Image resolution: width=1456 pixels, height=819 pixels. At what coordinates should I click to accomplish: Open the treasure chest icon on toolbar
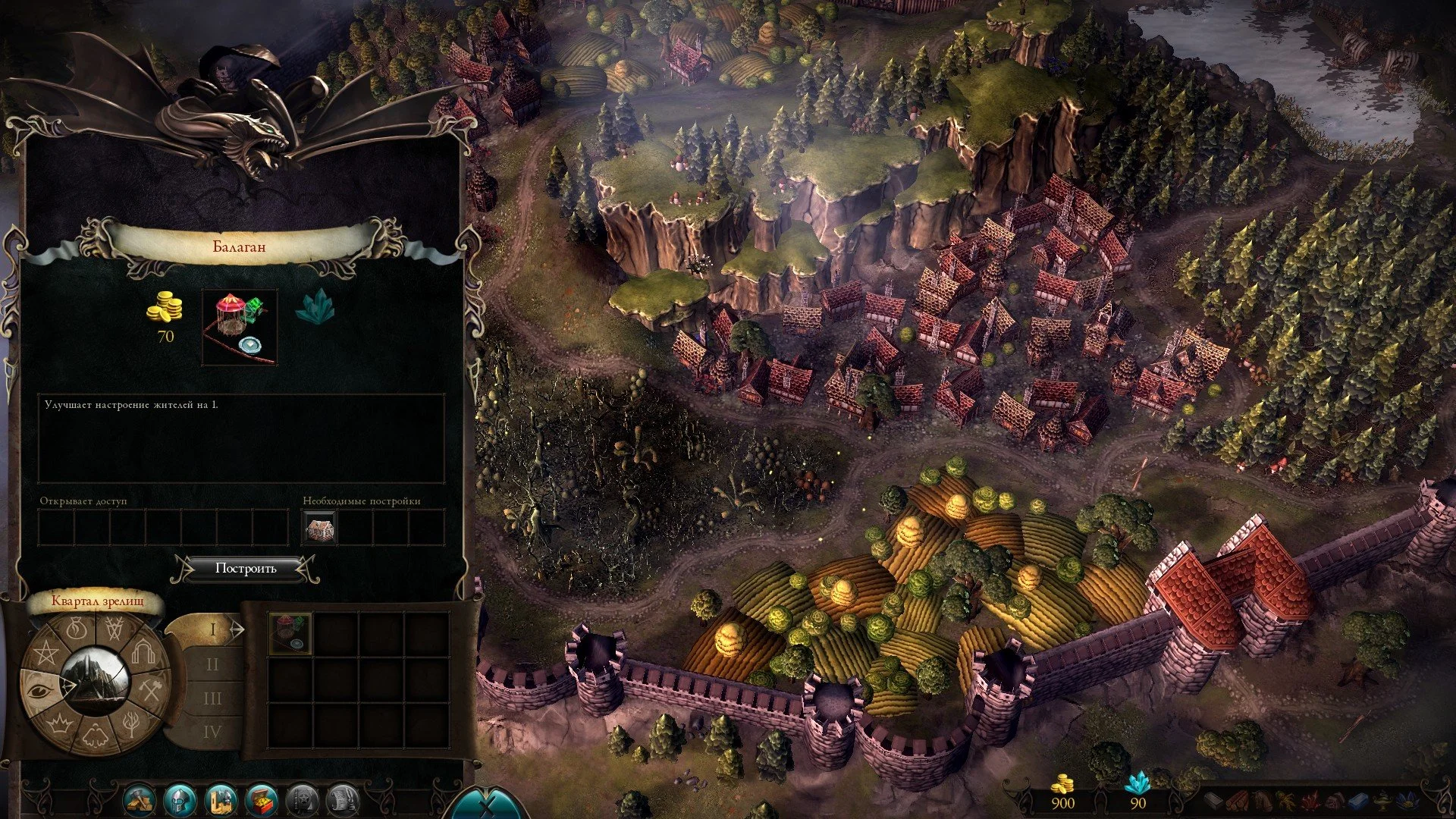tap(262, 800)
